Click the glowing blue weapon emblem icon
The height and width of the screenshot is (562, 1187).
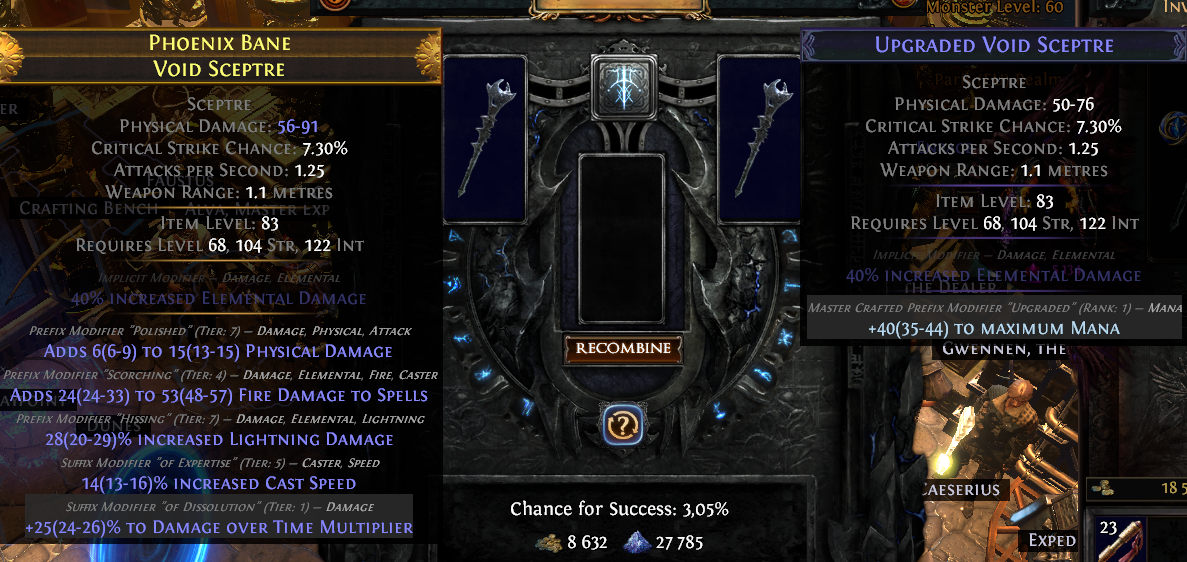(x=622, y=79)
